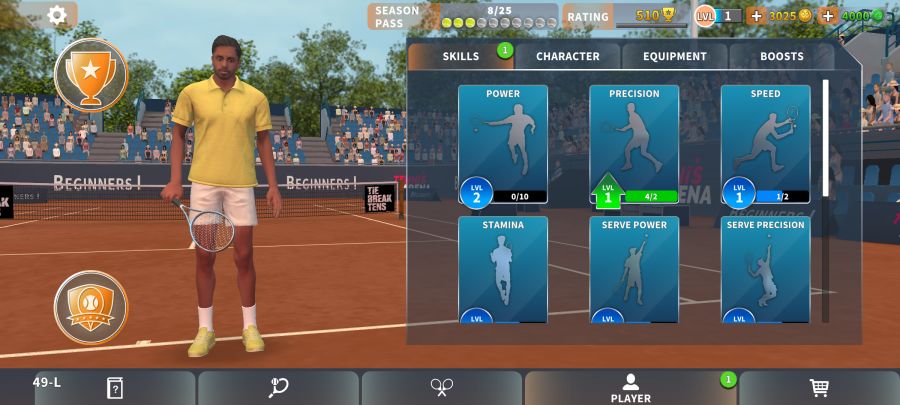Open the trophy star achievements button
900x405 pixels.
91,74
